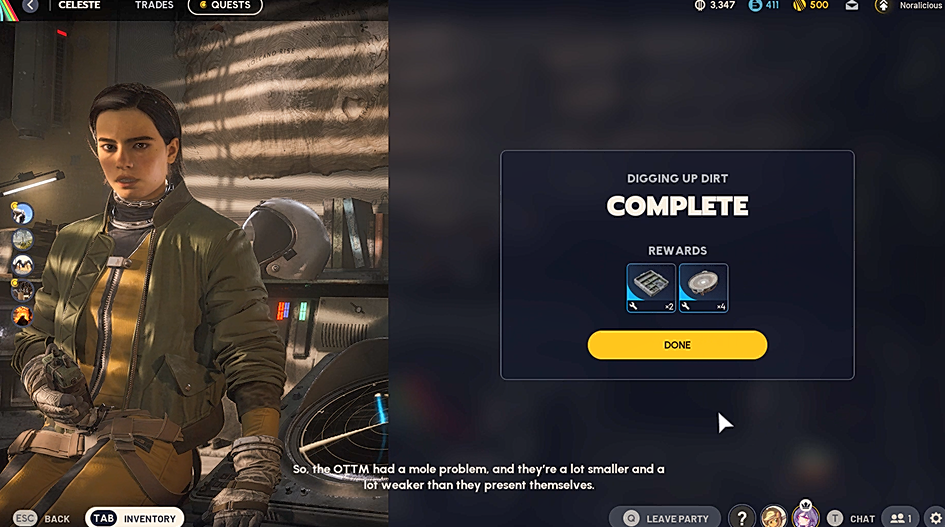
Task: Open the Quests tab
Action: (x=224, y=6)
